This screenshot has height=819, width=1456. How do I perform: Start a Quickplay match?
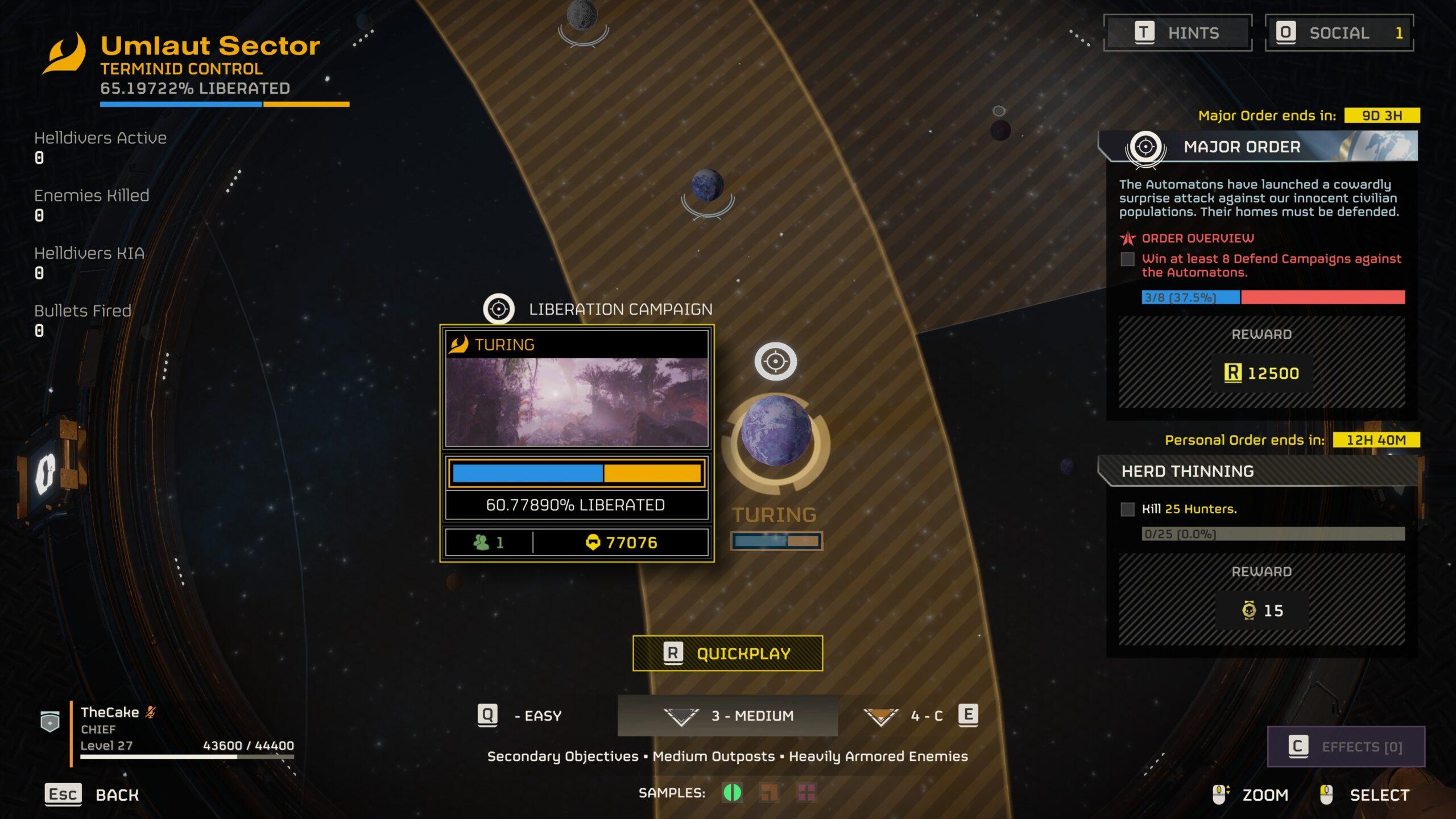tap(727, 653)
